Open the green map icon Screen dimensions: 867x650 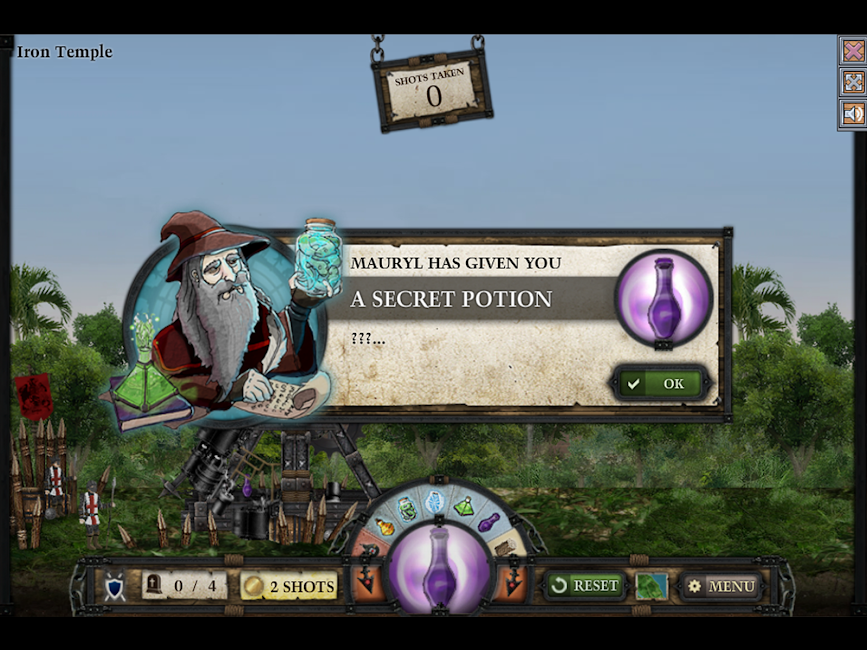click(651, 586)
